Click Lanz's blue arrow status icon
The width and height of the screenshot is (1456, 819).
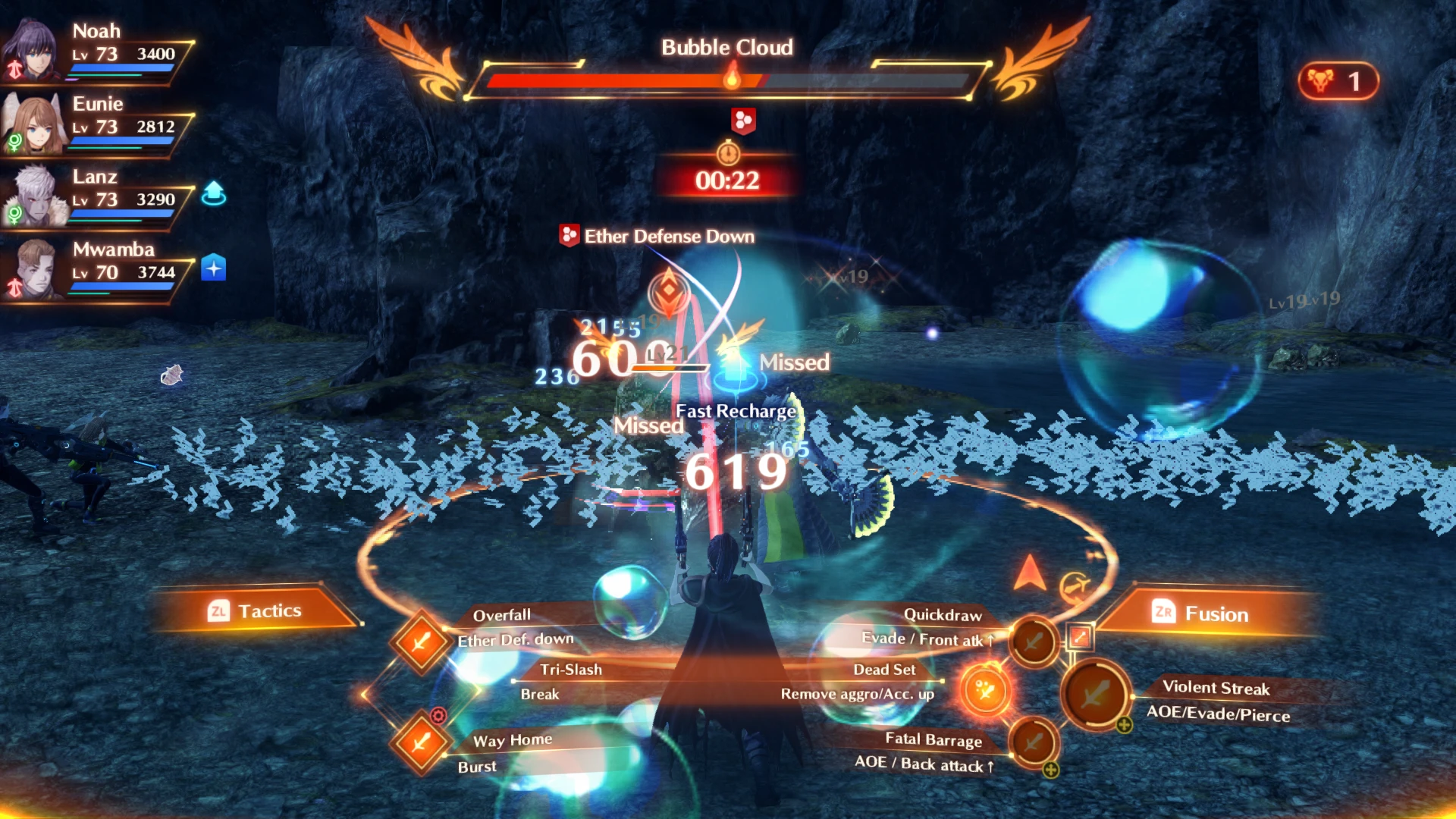(x=214, y=193)
